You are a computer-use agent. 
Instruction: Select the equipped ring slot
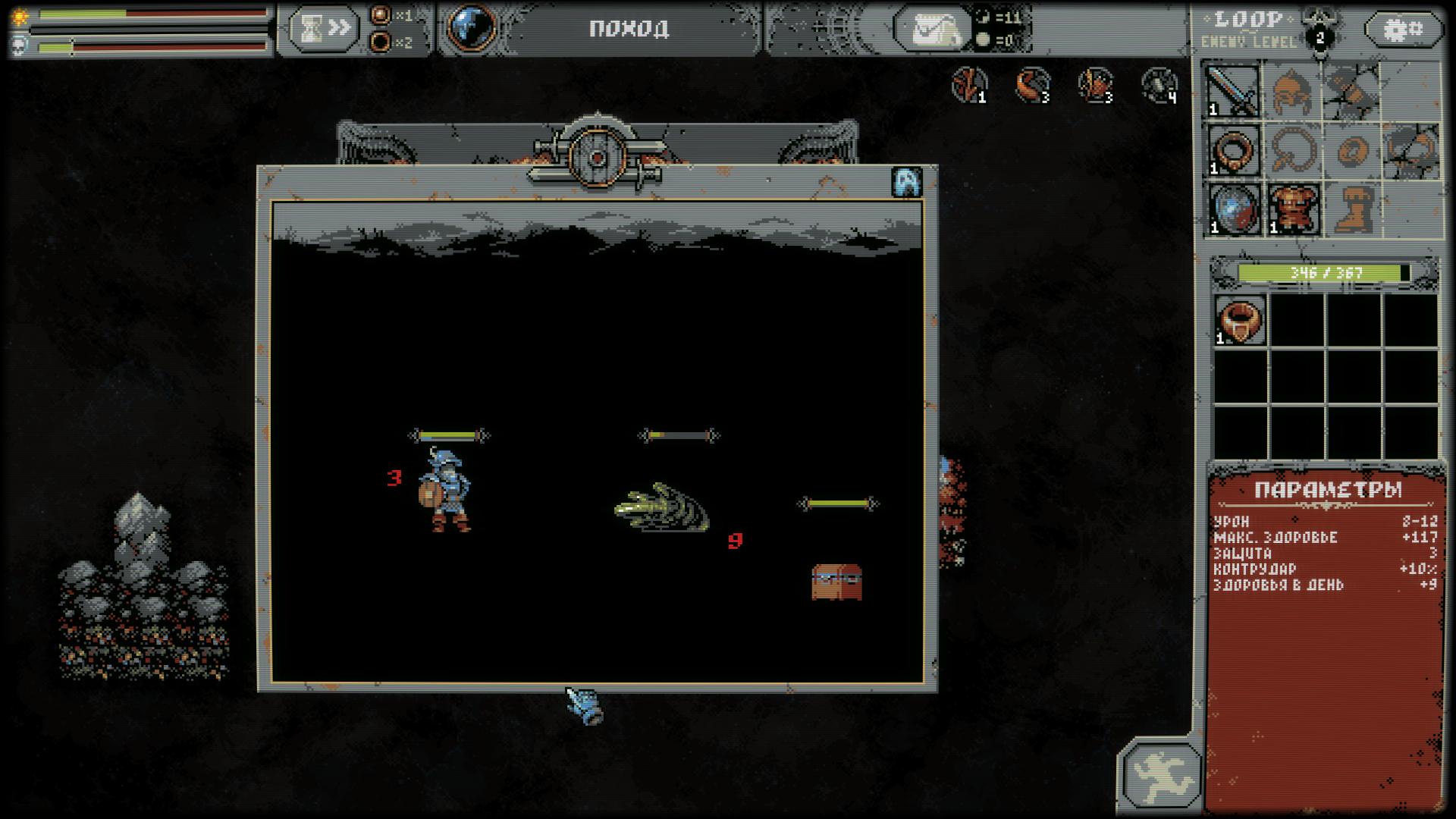coord(1233,150)
